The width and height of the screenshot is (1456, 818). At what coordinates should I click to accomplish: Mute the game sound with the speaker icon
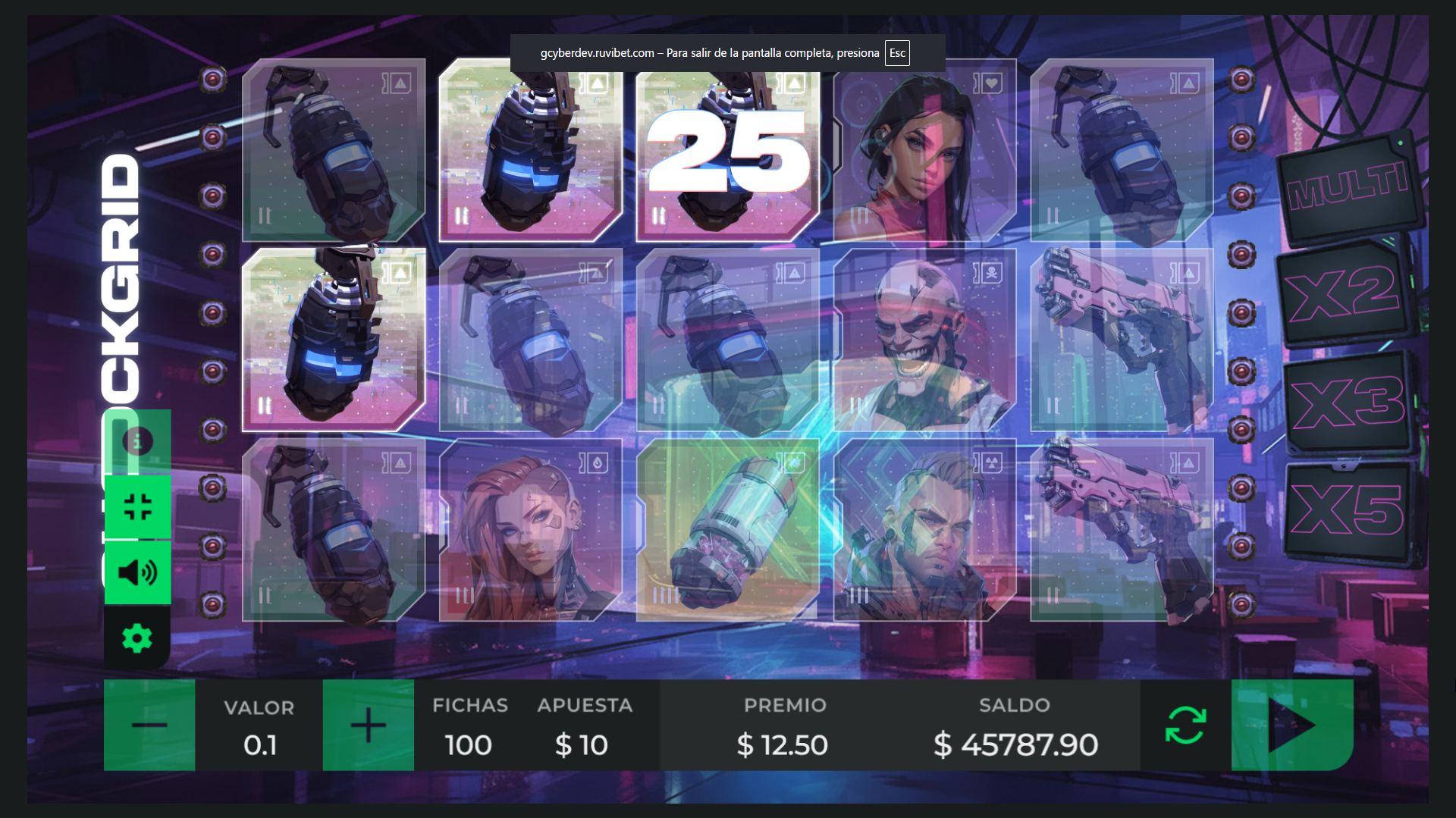click(137, 572)
